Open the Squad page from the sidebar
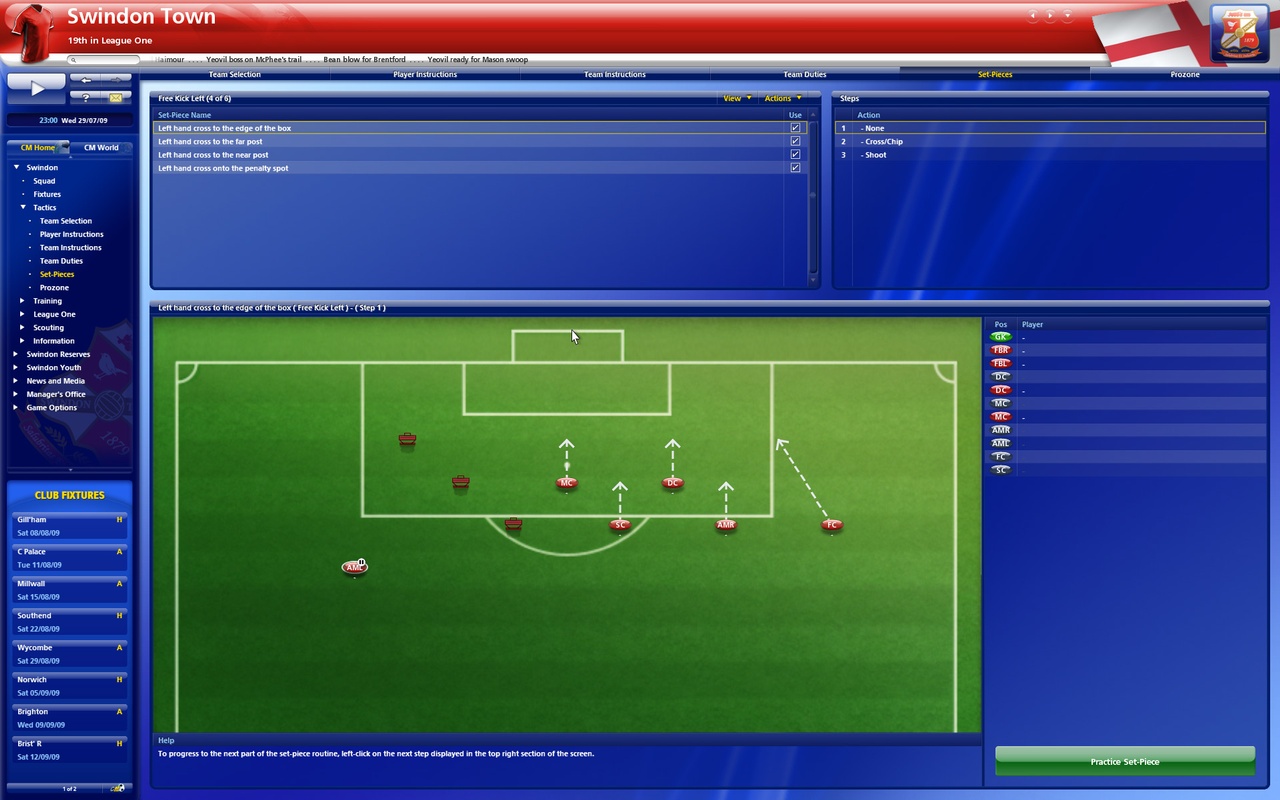This screenshot has width=1280, height=800. [x=45, y=180]
